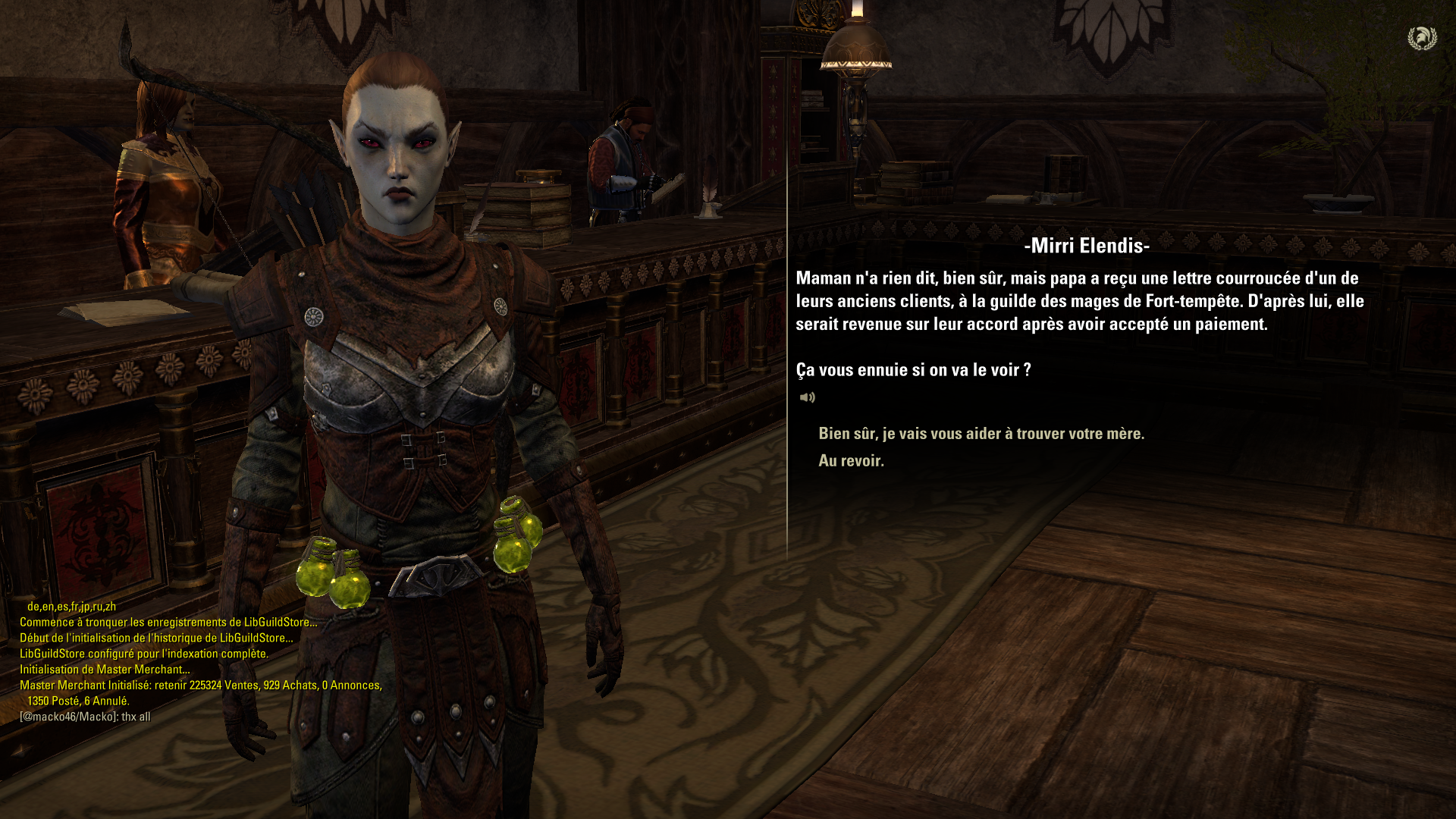
Task: Click the macko46 "thx all" chat message
Action: (x=85, y=717)
